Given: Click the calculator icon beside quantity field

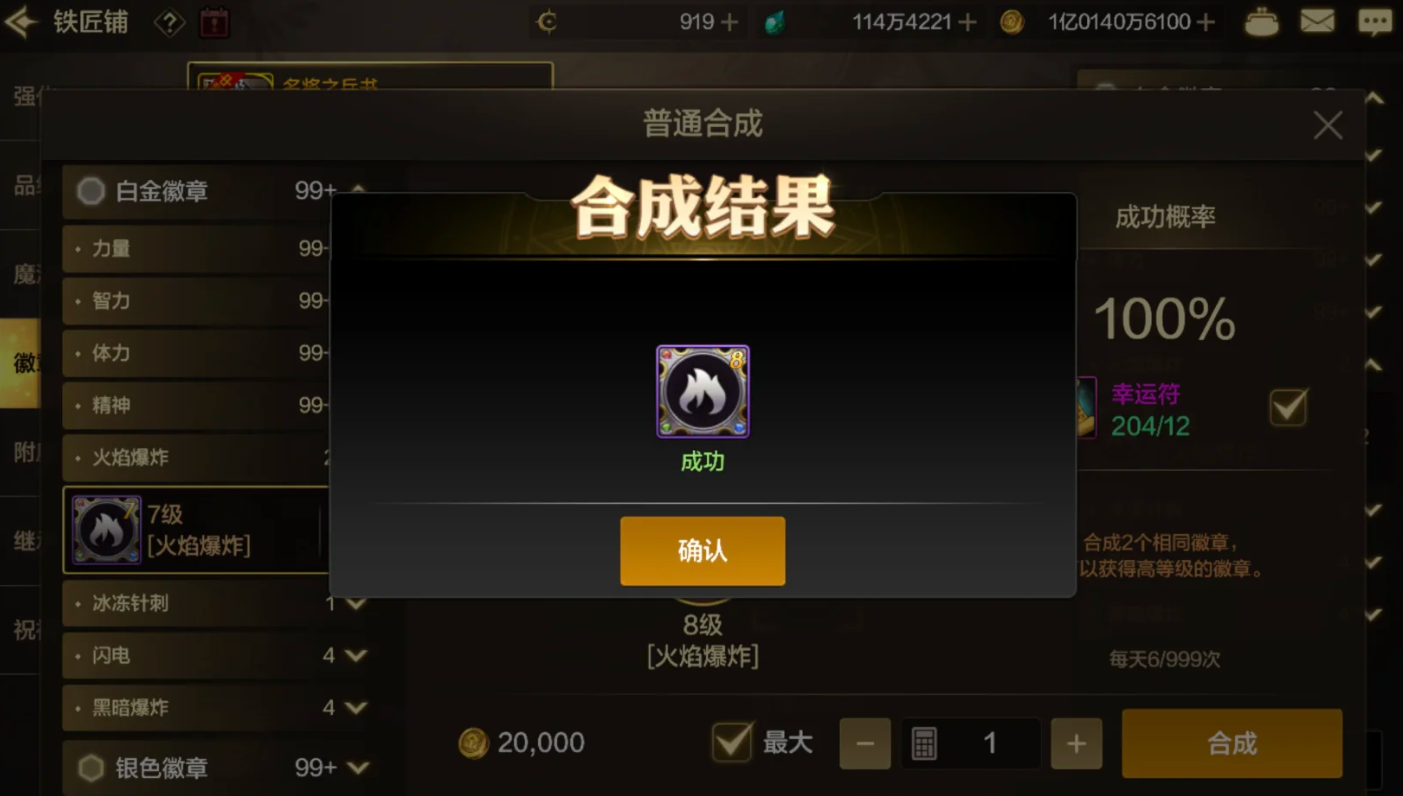Looking at the screenshot, I should click(924, 743).
